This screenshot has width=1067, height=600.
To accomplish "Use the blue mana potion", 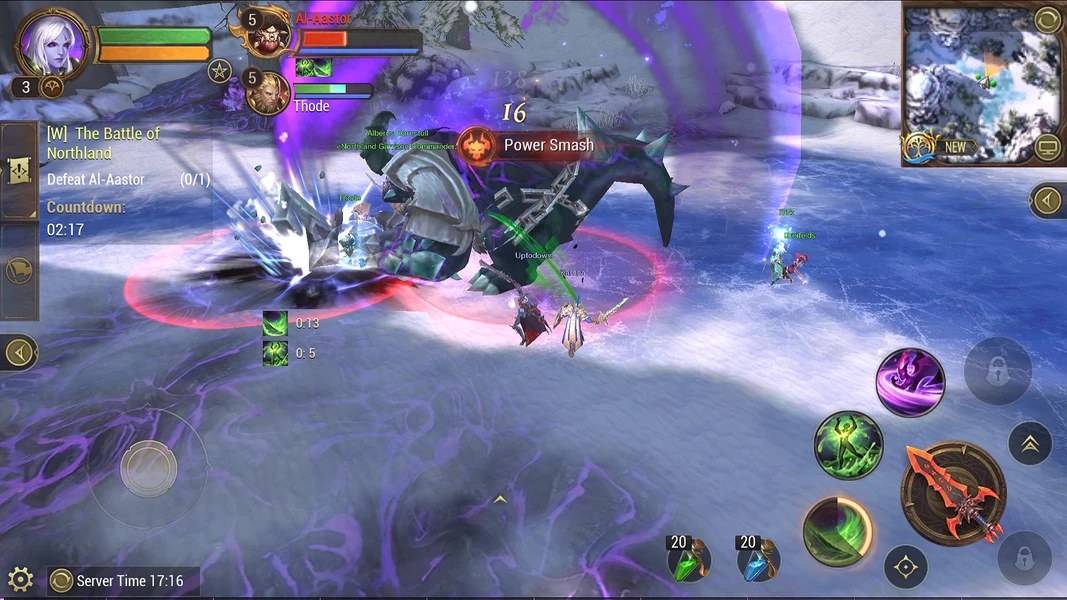I will click(758, 560).
